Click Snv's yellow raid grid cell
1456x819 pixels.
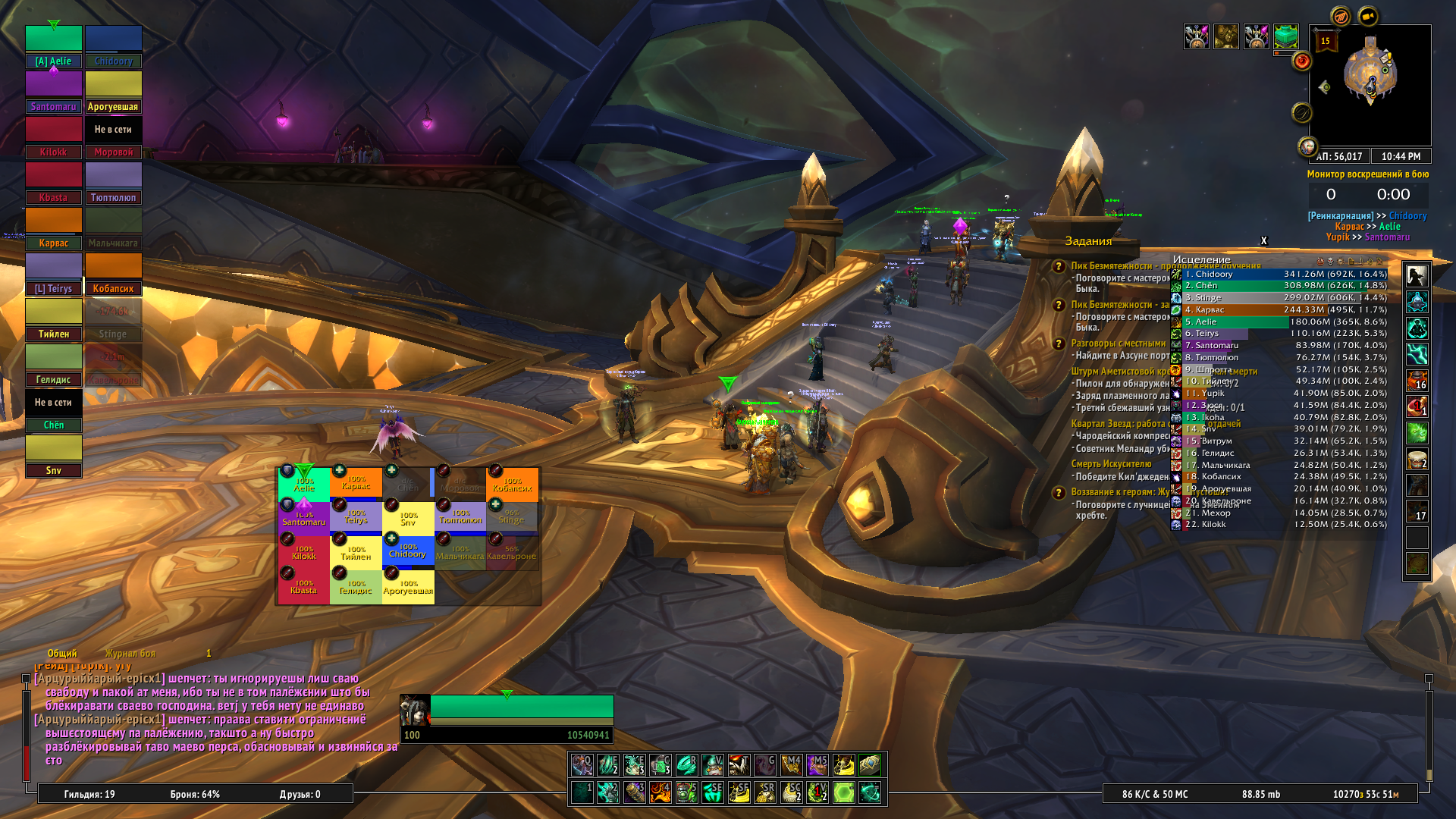tap(408, 519)
